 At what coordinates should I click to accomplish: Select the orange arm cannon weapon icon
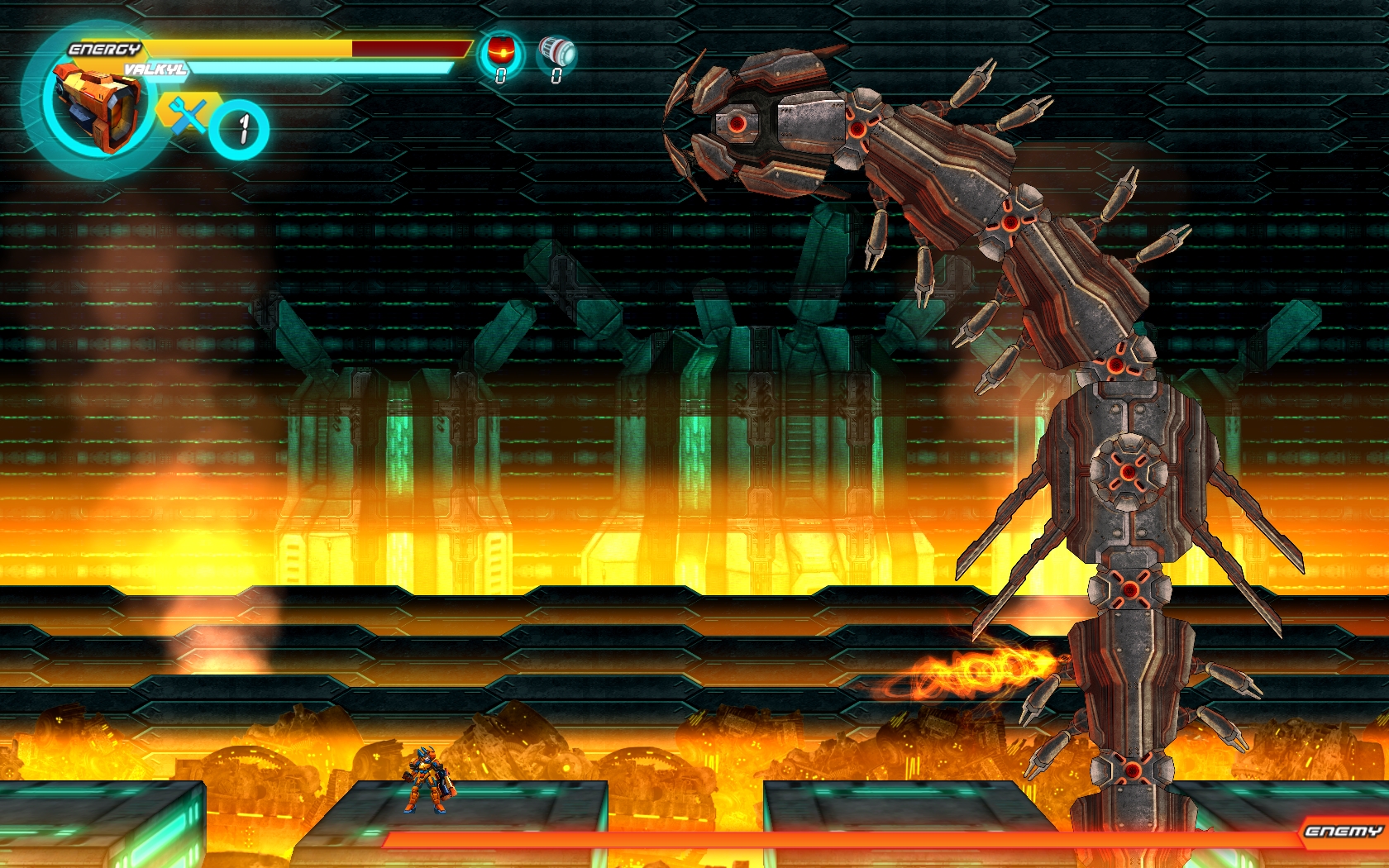click(95, 107)
